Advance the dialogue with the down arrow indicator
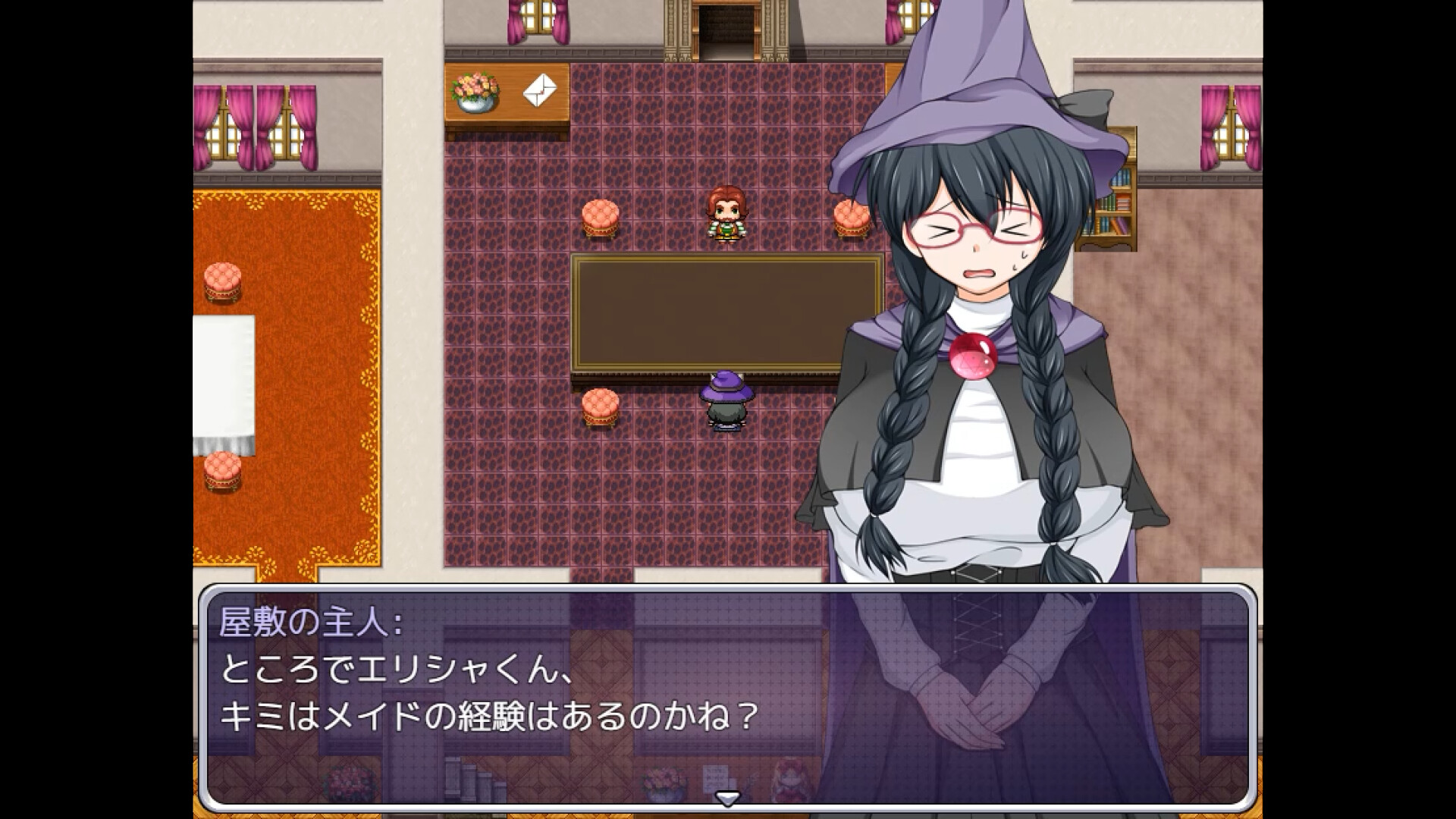The image size is (1456, 819). 728,796
